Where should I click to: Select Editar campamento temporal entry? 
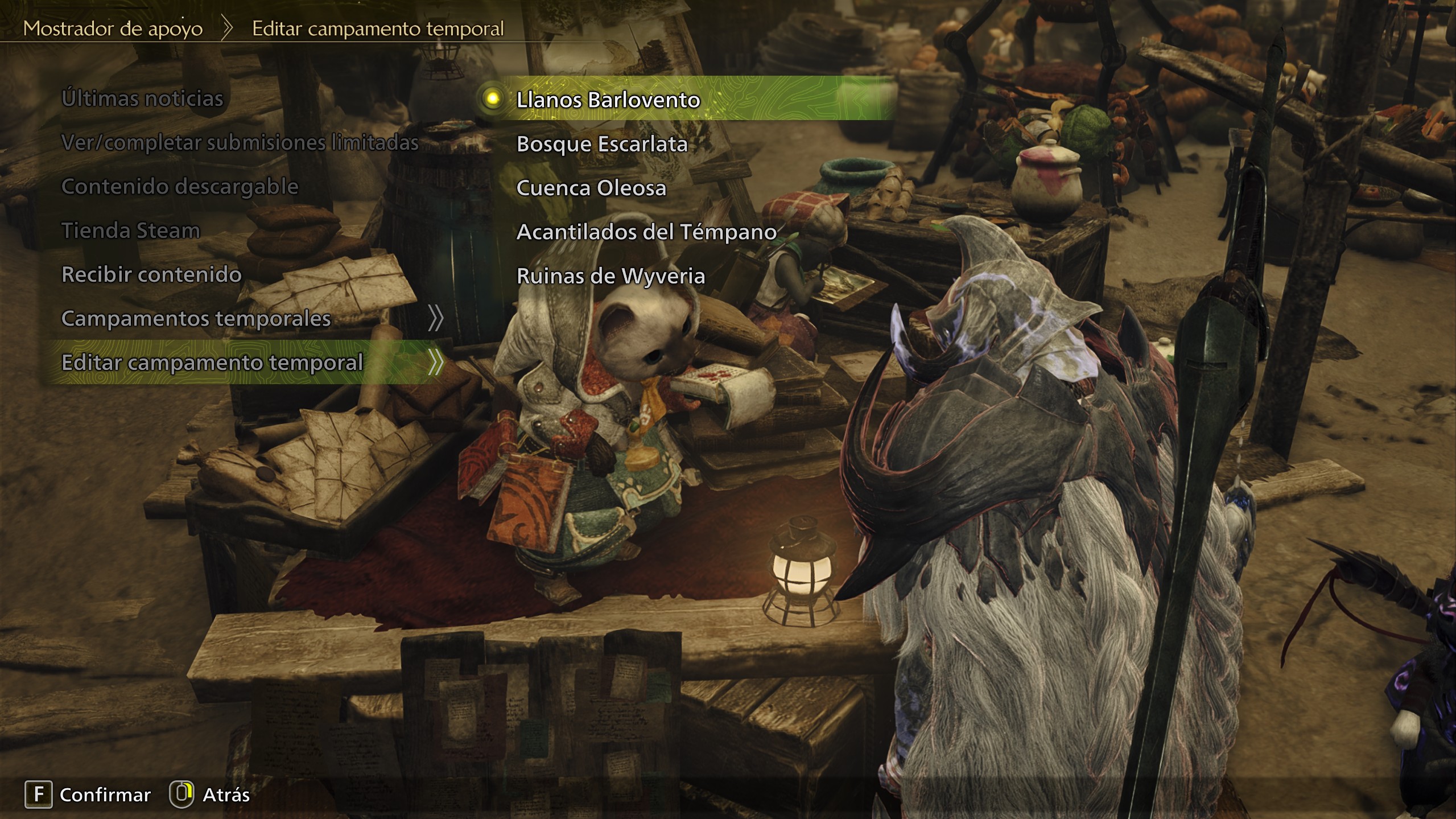point(212,363)
